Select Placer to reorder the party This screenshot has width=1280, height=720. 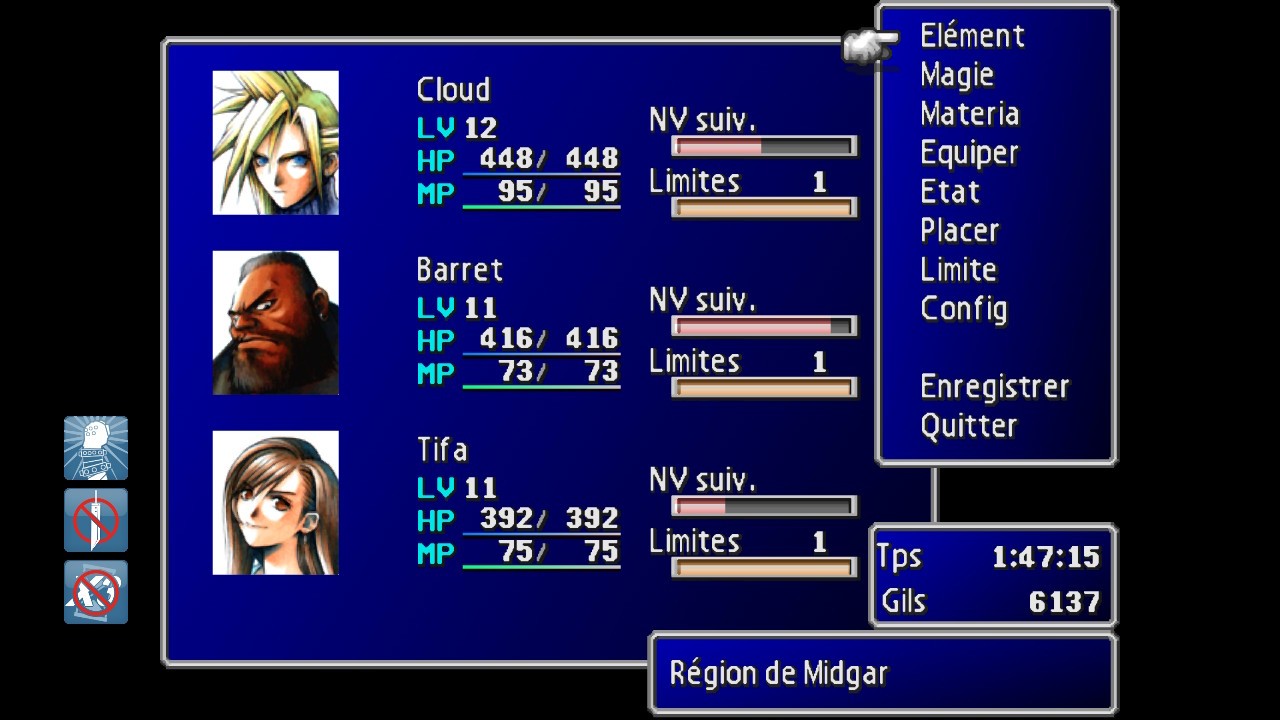(959, 231)
